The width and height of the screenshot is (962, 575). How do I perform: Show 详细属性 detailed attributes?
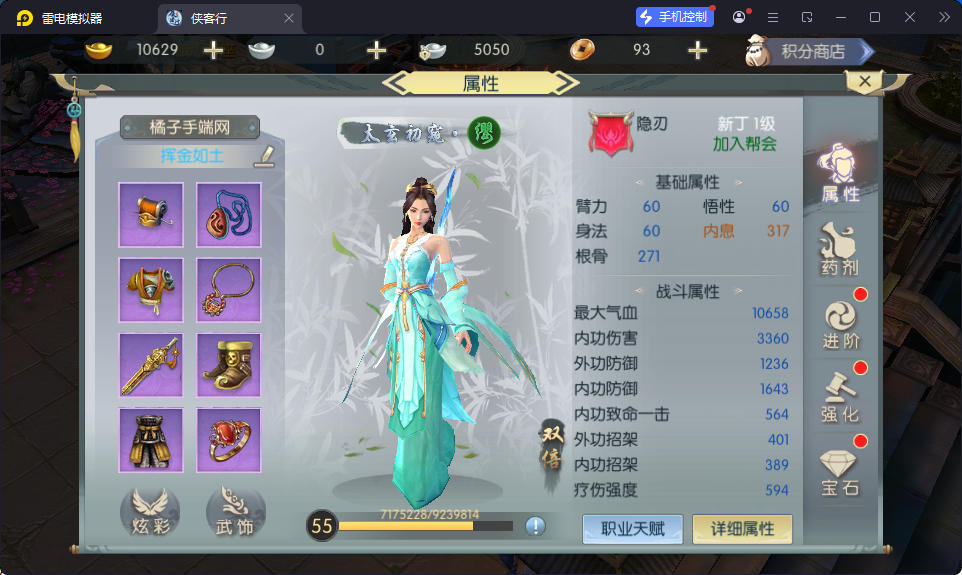pos(742,528)
